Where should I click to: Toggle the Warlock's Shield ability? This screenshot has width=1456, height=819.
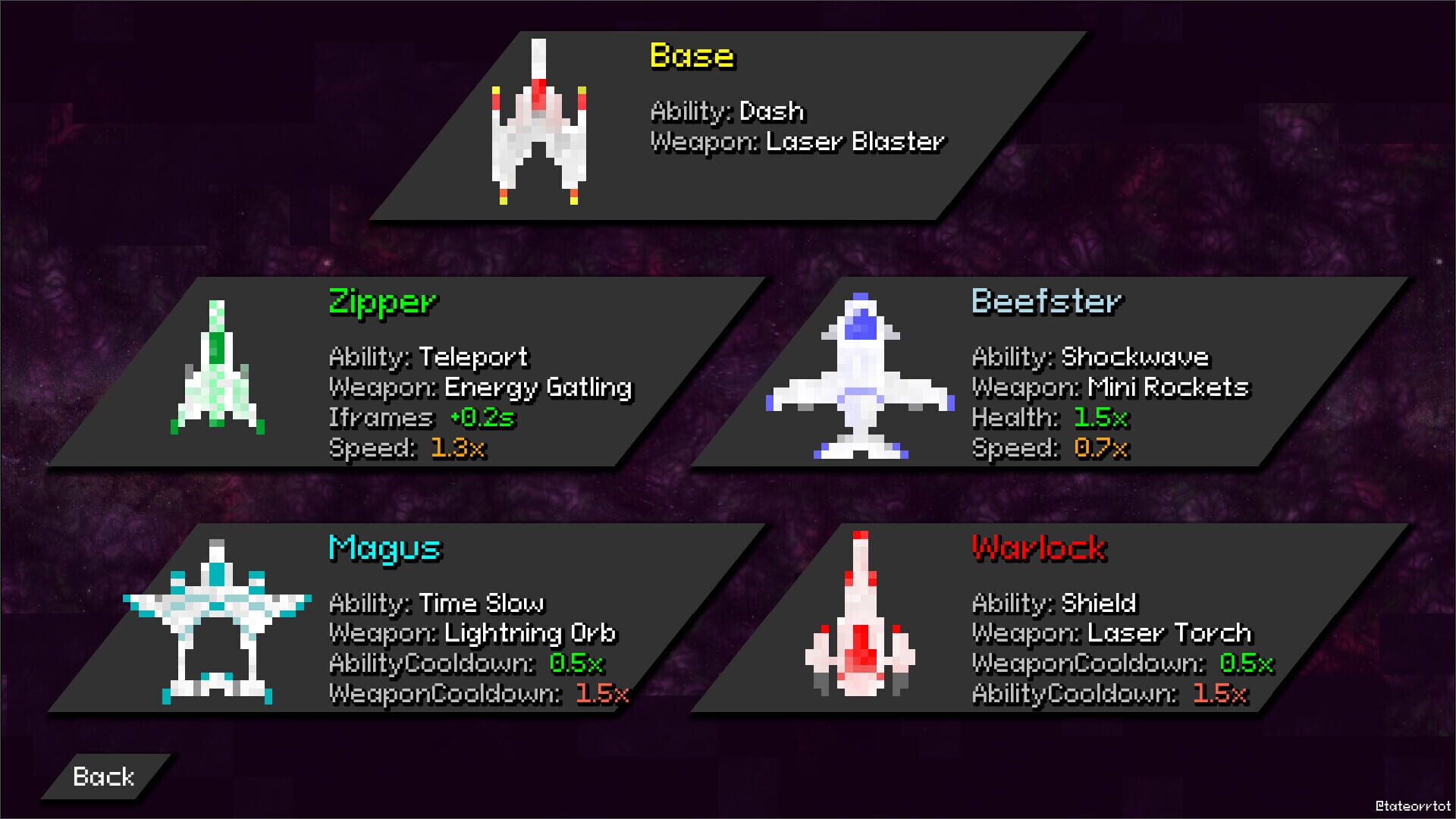[1054, 603]
